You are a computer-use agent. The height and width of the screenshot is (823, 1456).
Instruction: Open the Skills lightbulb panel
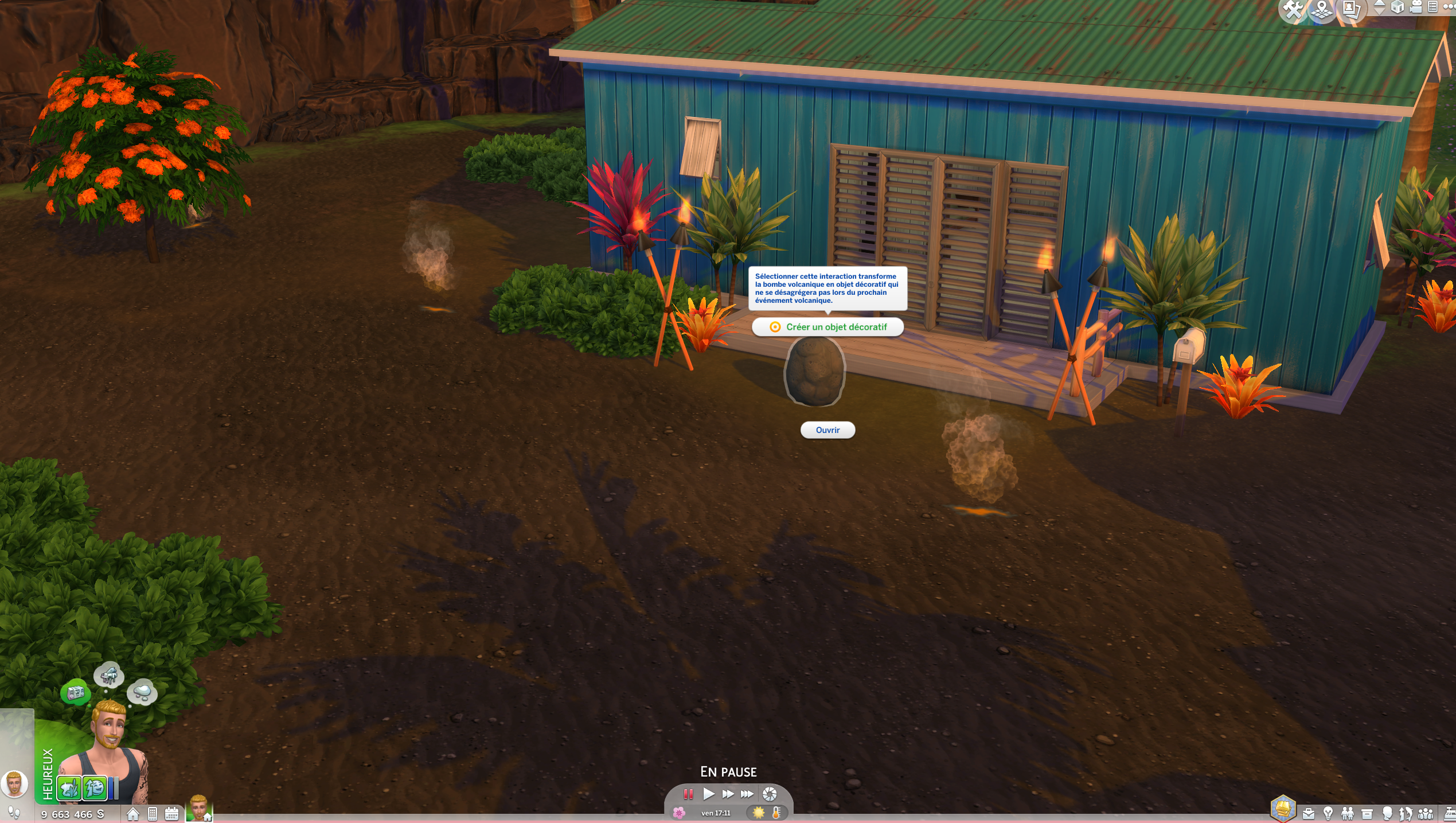pyautogui.click(x=1328, y=813)
